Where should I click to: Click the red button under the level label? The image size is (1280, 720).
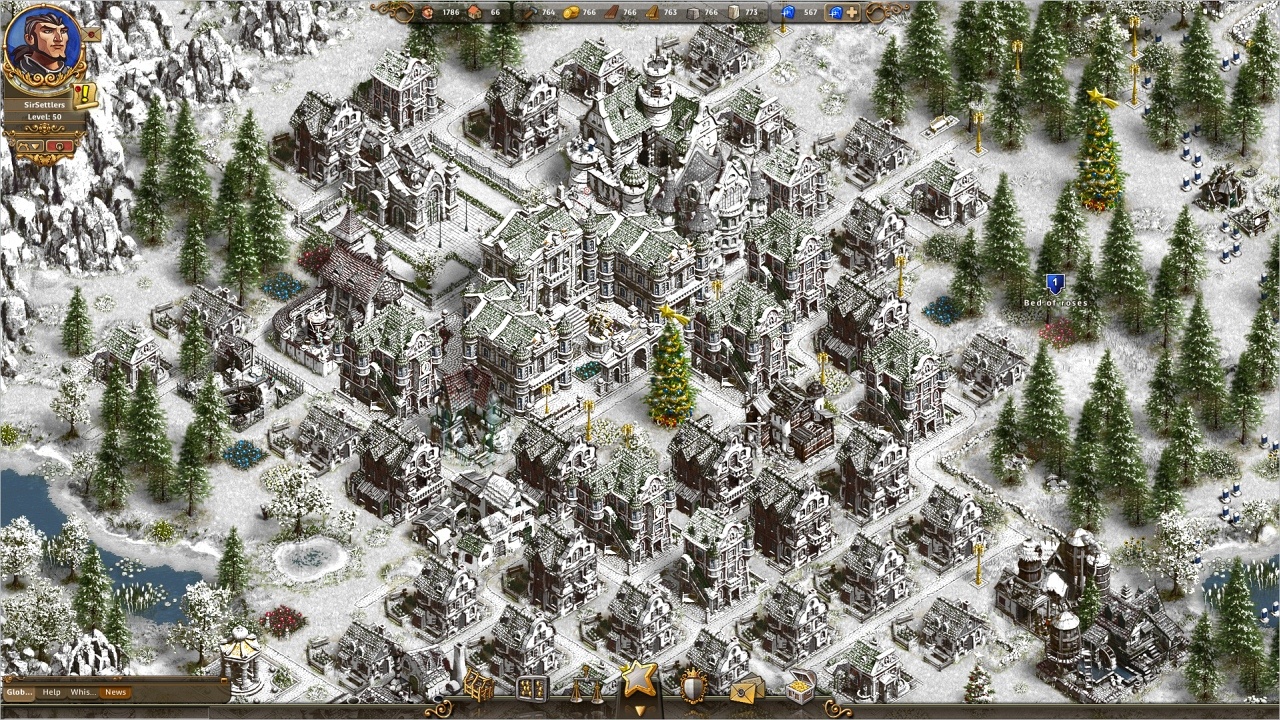pyautogui.click(x=60, y=146)
